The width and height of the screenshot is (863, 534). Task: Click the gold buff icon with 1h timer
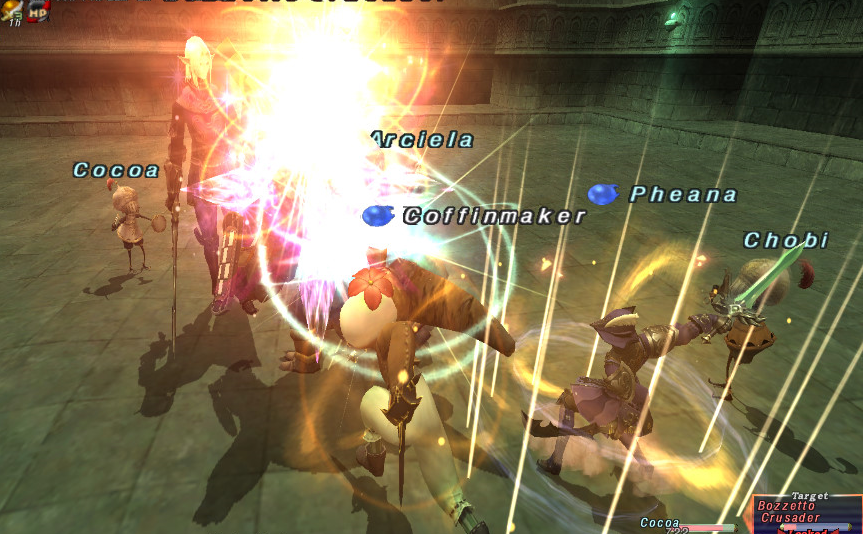point(13,10)
